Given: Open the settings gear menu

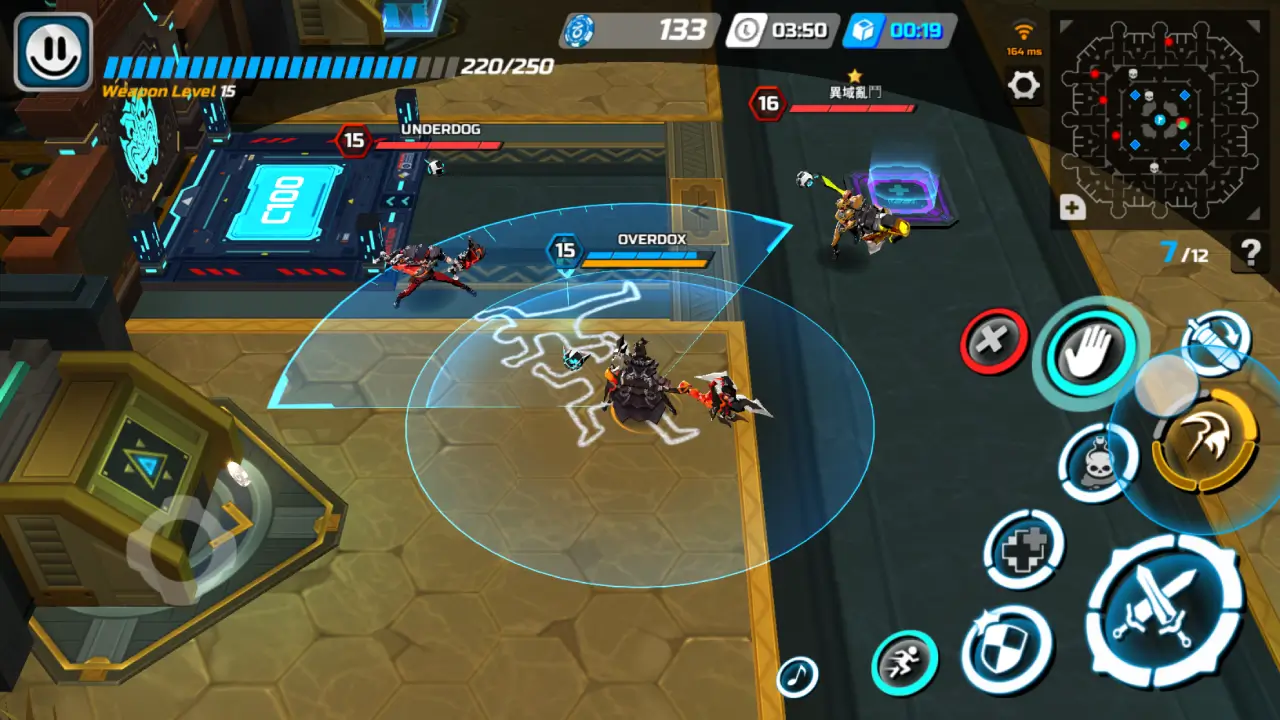Looking at the screenshot, I should click(1024, 86).
